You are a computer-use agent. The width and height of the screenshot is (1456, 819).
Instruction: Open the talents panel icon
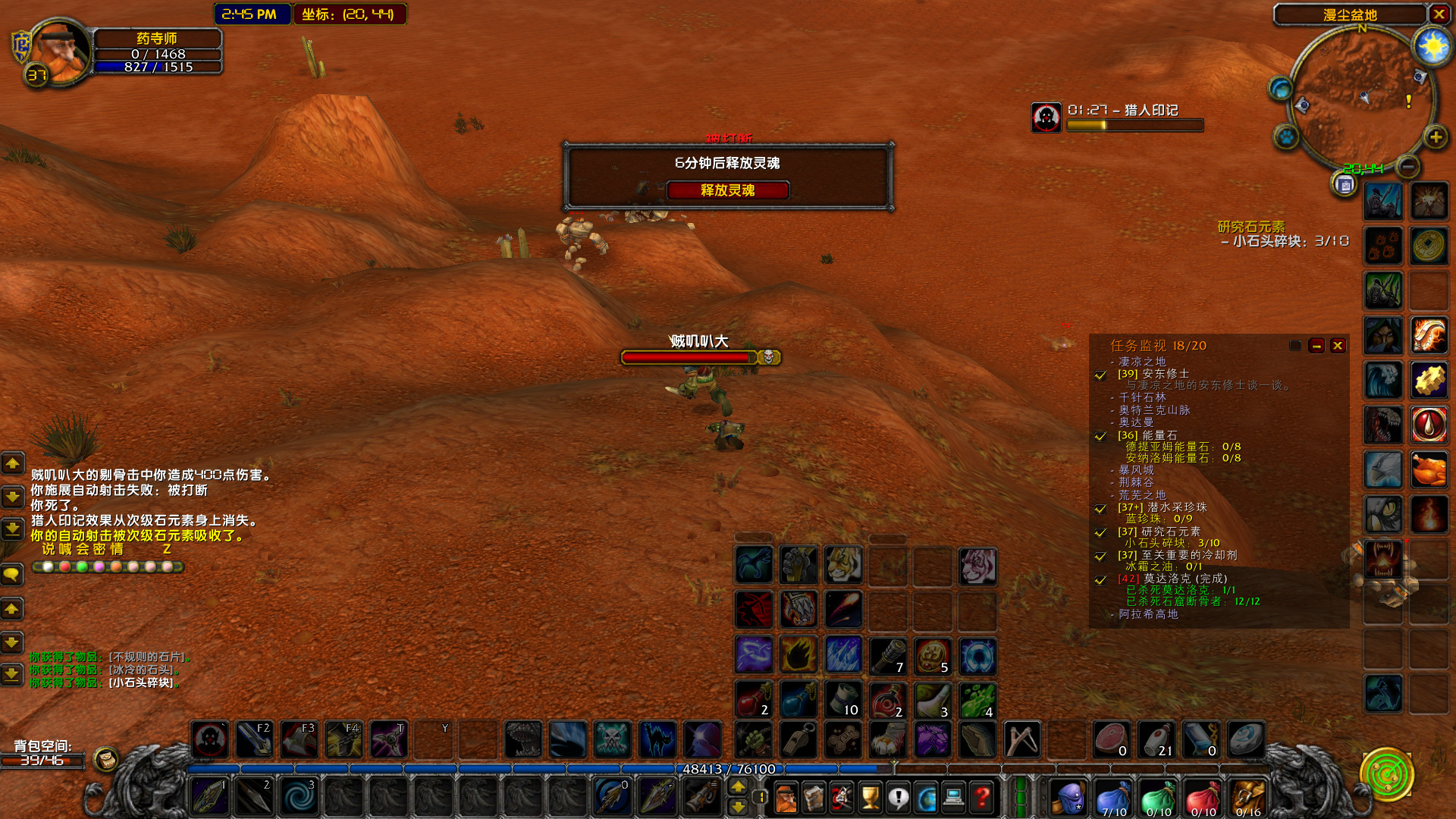coord(841,798)
